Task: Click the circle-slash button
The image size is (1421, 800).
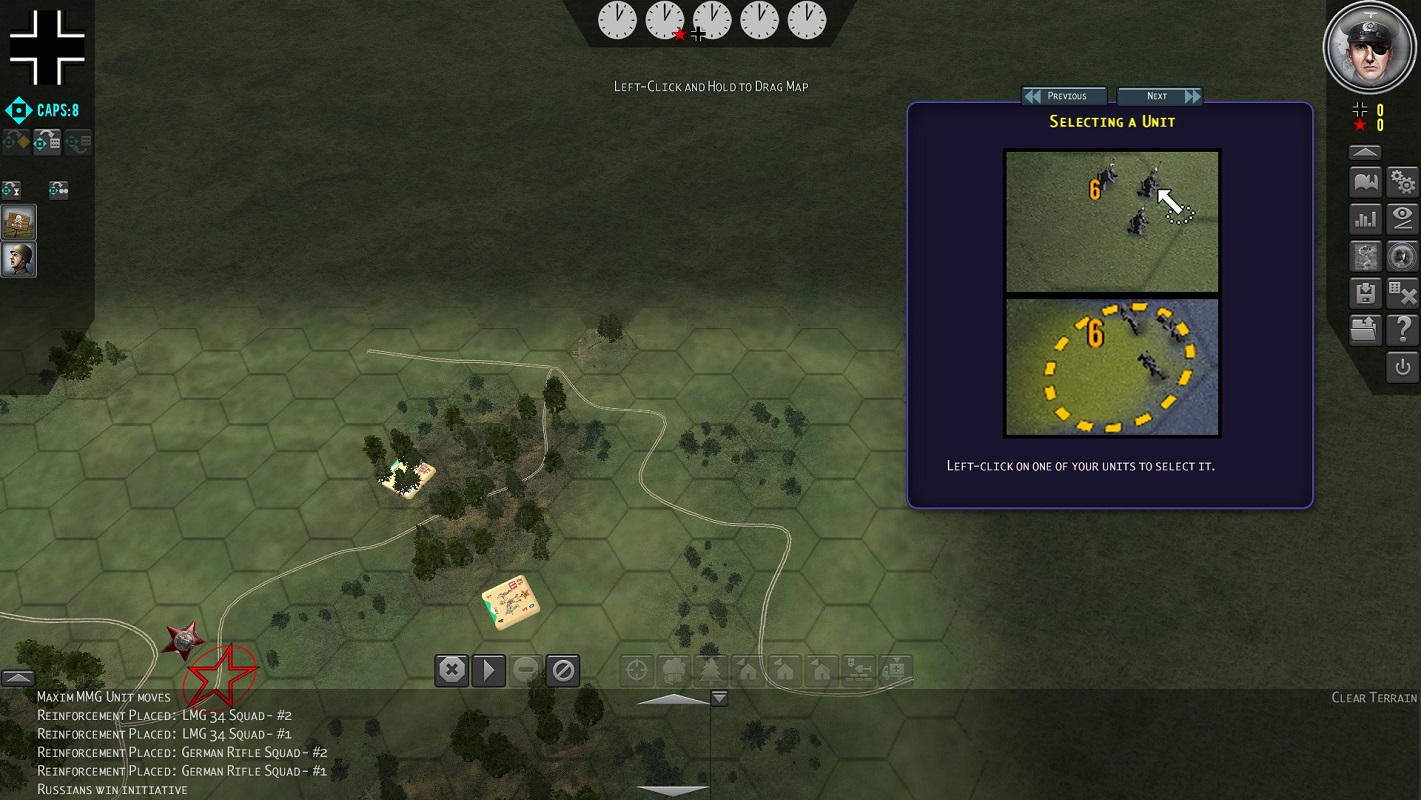Action: pyautogui.click(x=563, y=670)
